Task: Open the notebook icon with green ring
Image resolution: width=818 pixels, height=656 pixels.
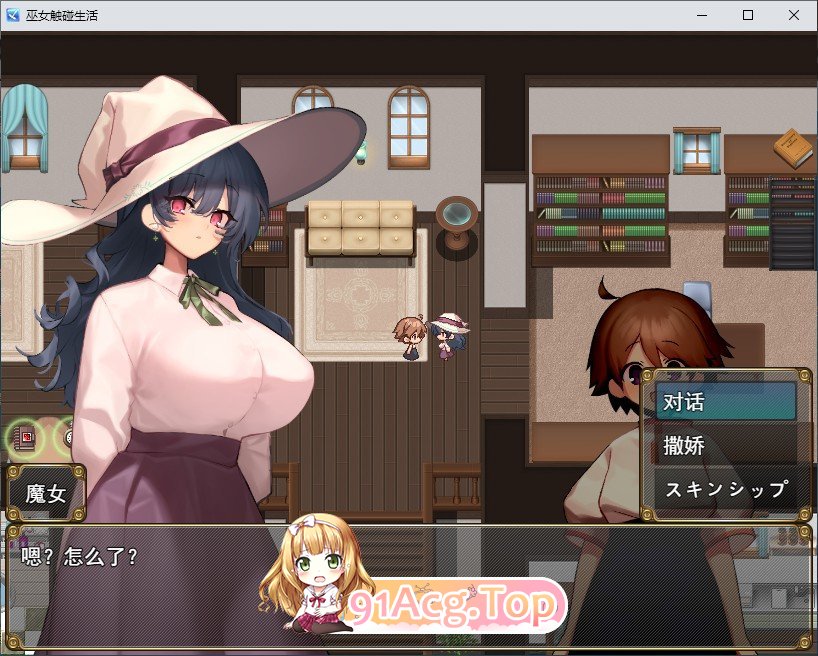Action: (24, 437)
